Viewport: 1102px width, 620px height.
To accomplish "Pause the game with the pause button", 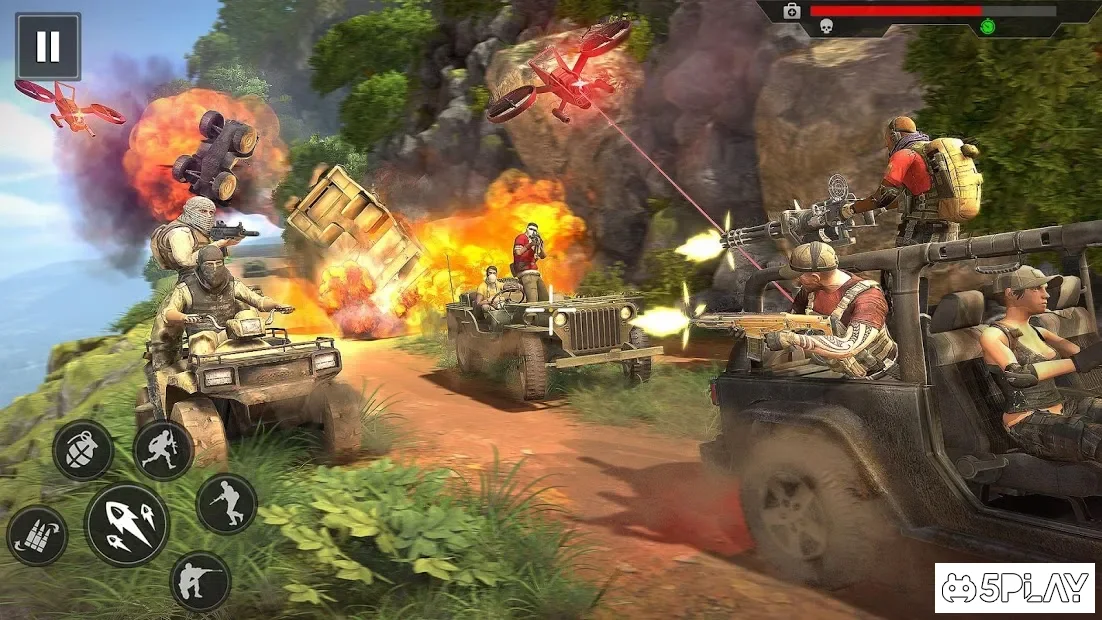I will tap(48, 46).
